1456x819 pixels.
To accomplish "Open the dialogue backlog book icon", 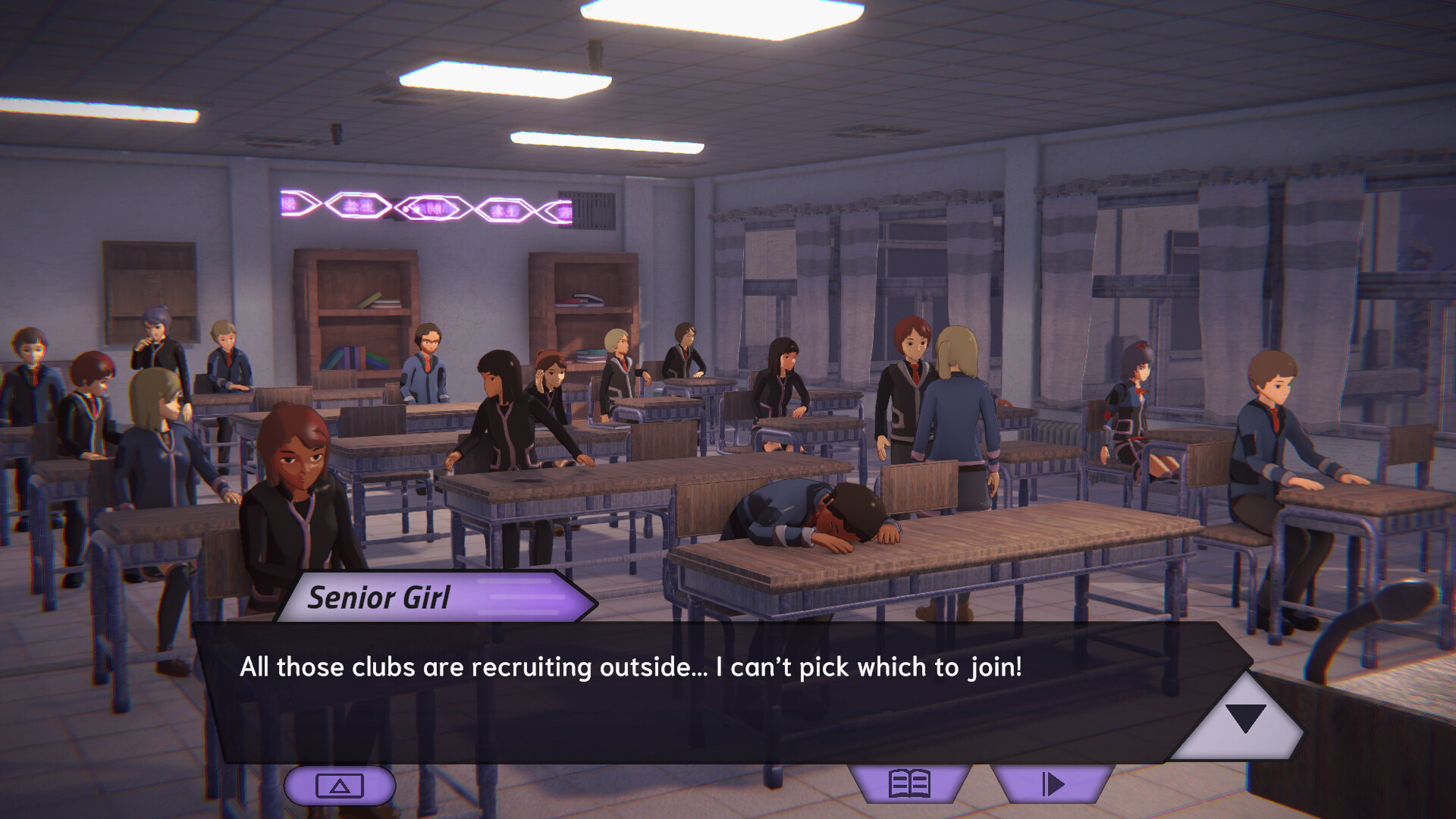I will click(x=910, y=784).
